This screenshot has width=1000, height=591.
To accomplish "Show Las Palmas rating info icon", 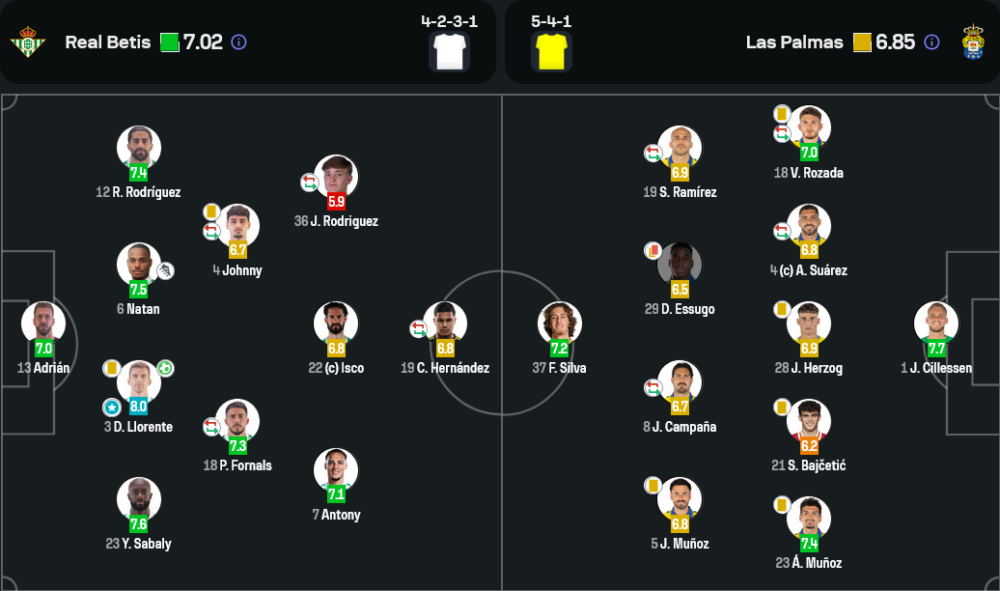I will click(931, 42).
